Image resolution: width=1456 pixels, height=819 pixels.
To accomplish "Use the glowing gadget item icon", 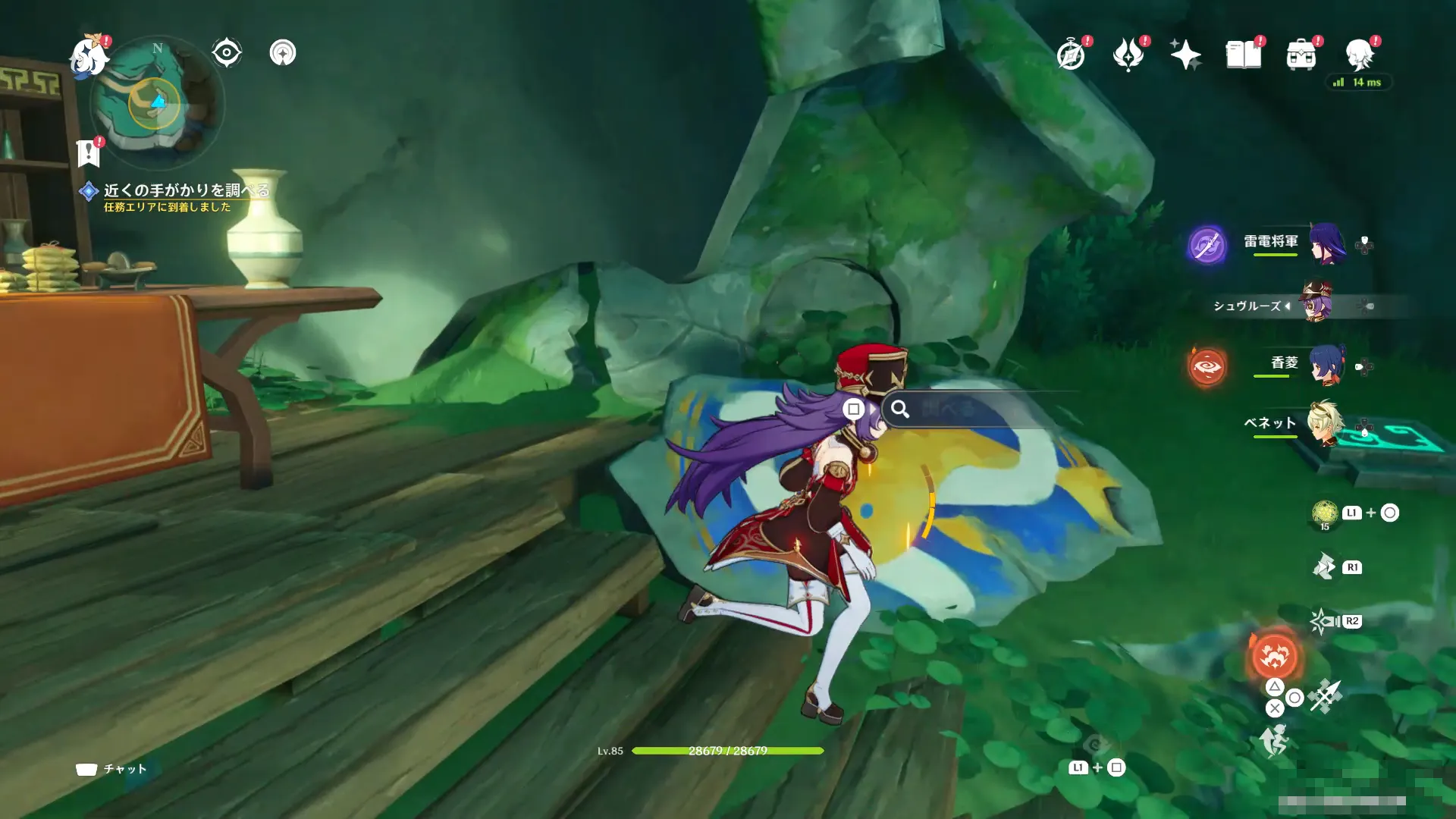I will [1324, 513].
